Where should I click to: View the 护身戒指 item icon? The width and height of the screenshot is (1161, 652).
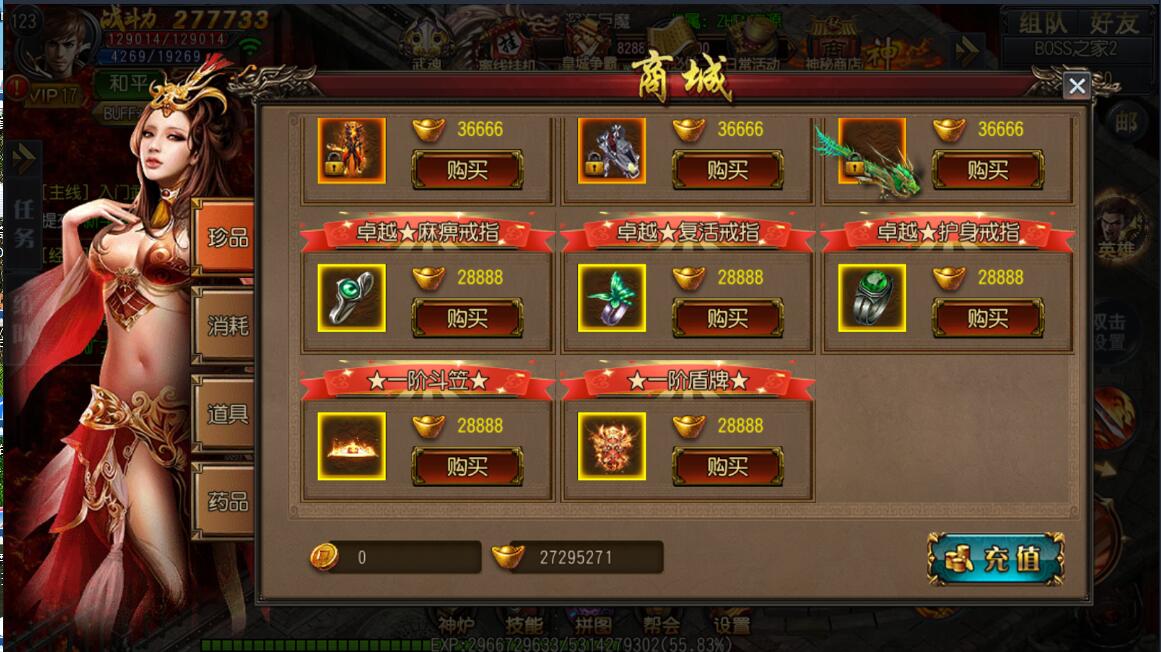click(x=871, y=298)
